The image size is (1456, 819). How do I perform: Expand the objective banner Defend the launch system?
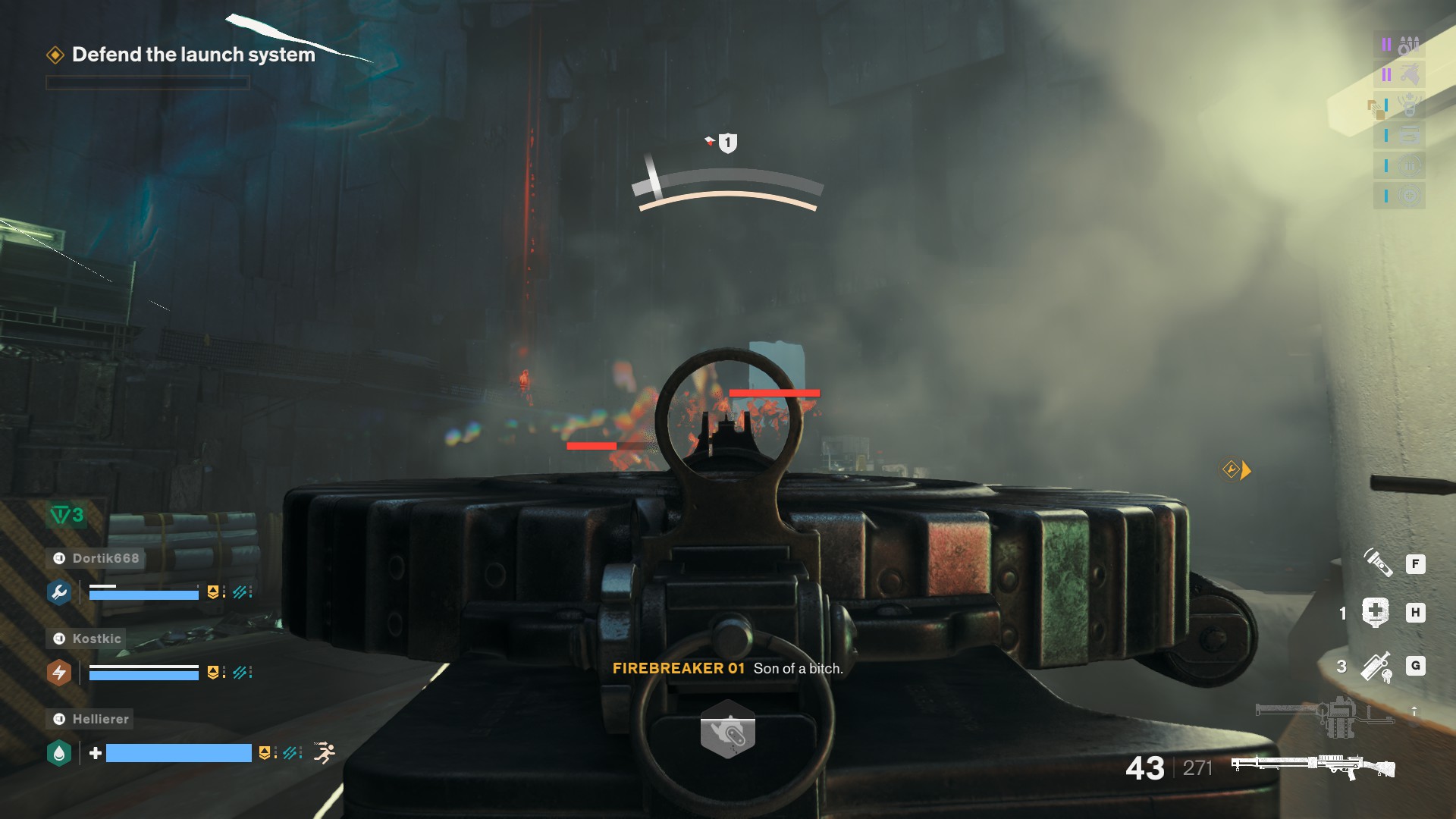(x=193, y=55)
